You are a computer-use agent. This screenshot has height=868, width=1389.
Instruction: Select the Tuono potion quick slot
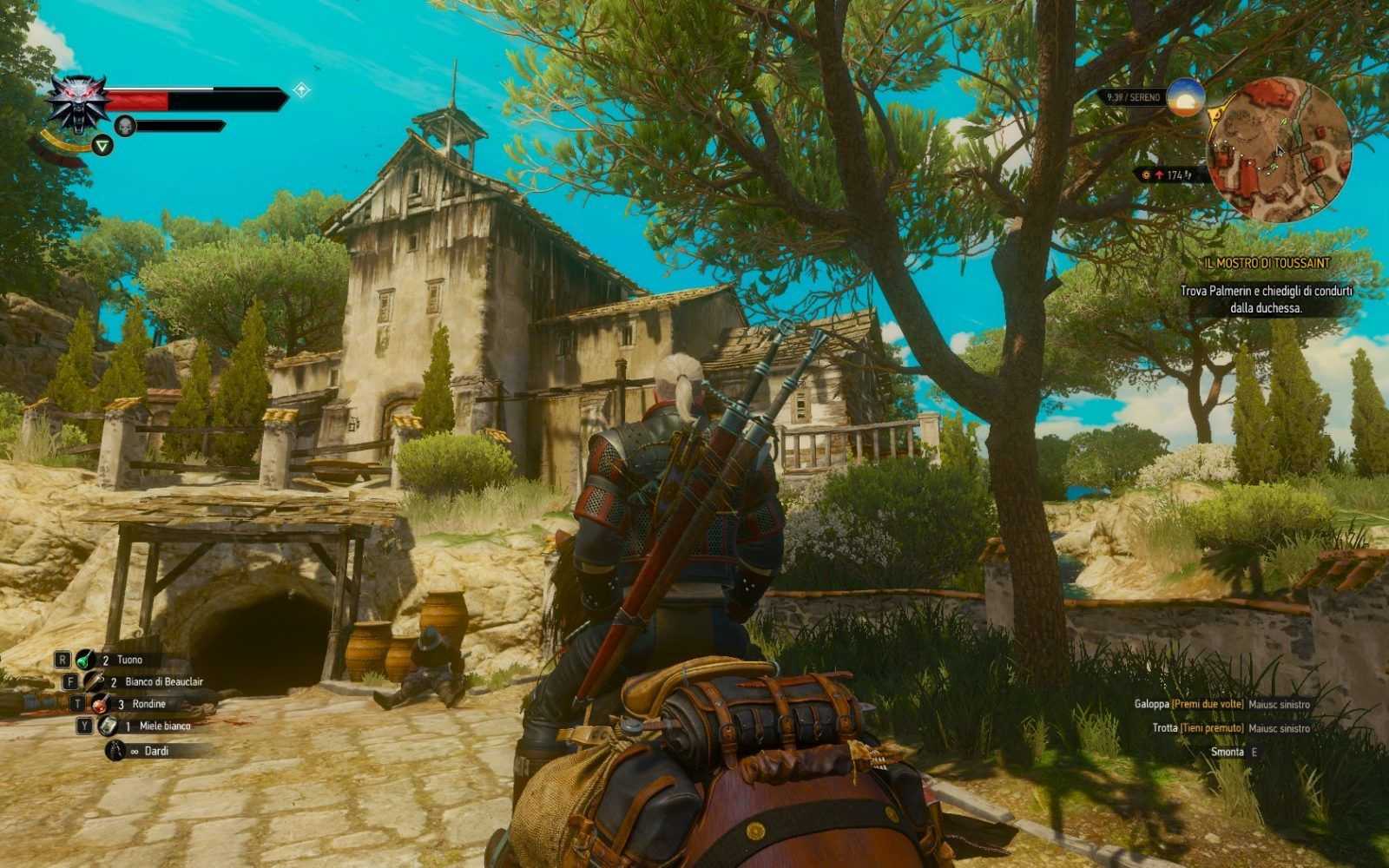tap(85, 660)
